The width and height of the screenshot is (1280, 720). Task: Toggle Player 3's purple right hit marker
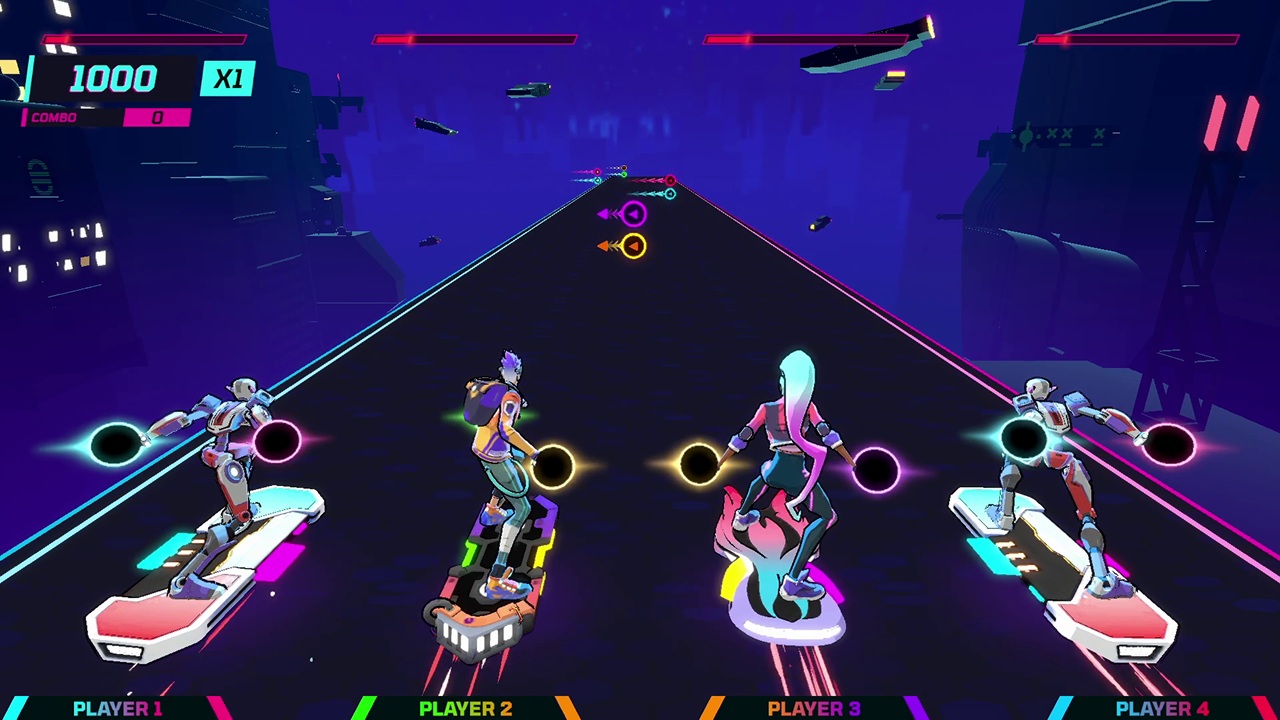tap(877, 467)
